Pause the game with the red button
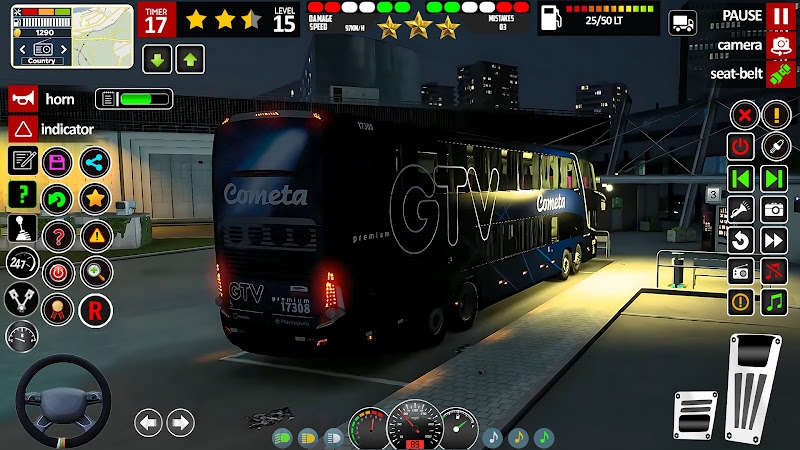 click(780, 17)
